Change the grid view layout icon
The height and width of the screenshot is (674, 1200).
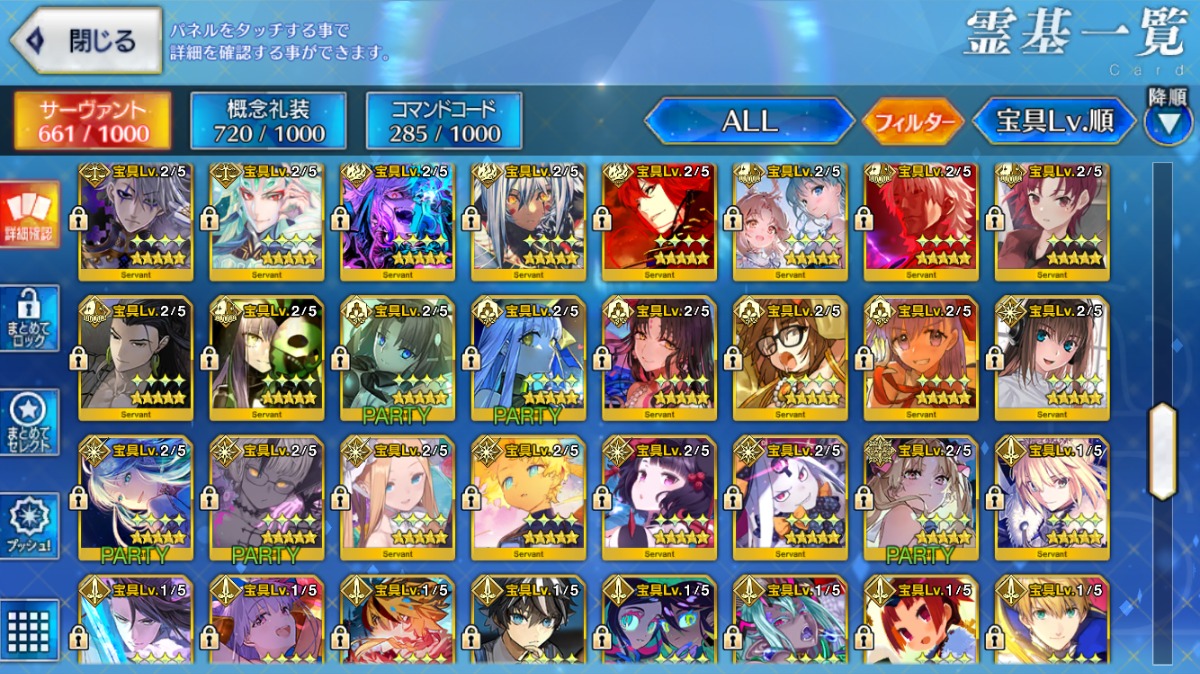coord(30,628)
